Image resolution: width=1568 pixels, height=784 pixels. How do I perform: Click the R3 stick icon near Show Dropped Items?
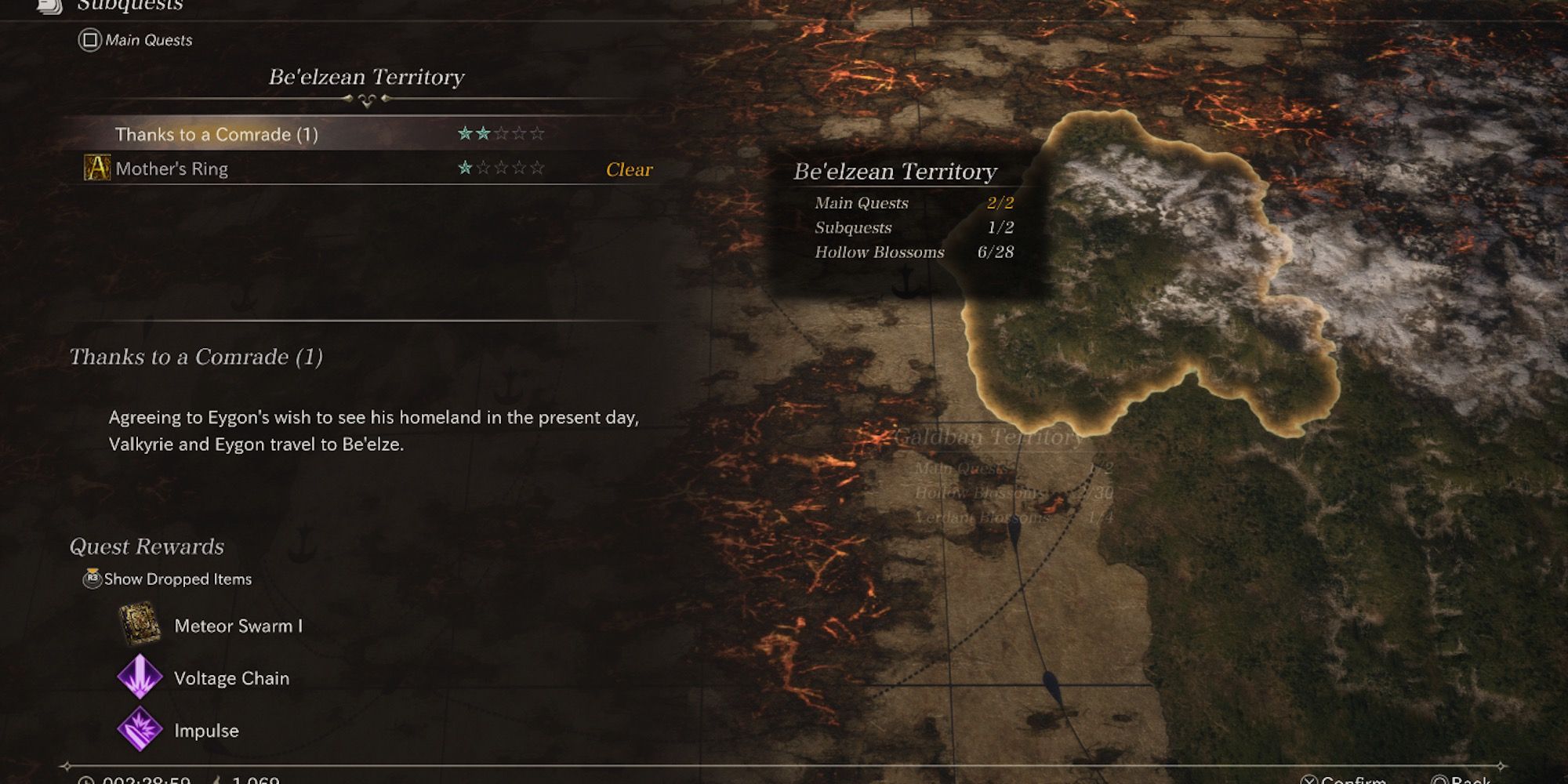(x=93, y=579)
